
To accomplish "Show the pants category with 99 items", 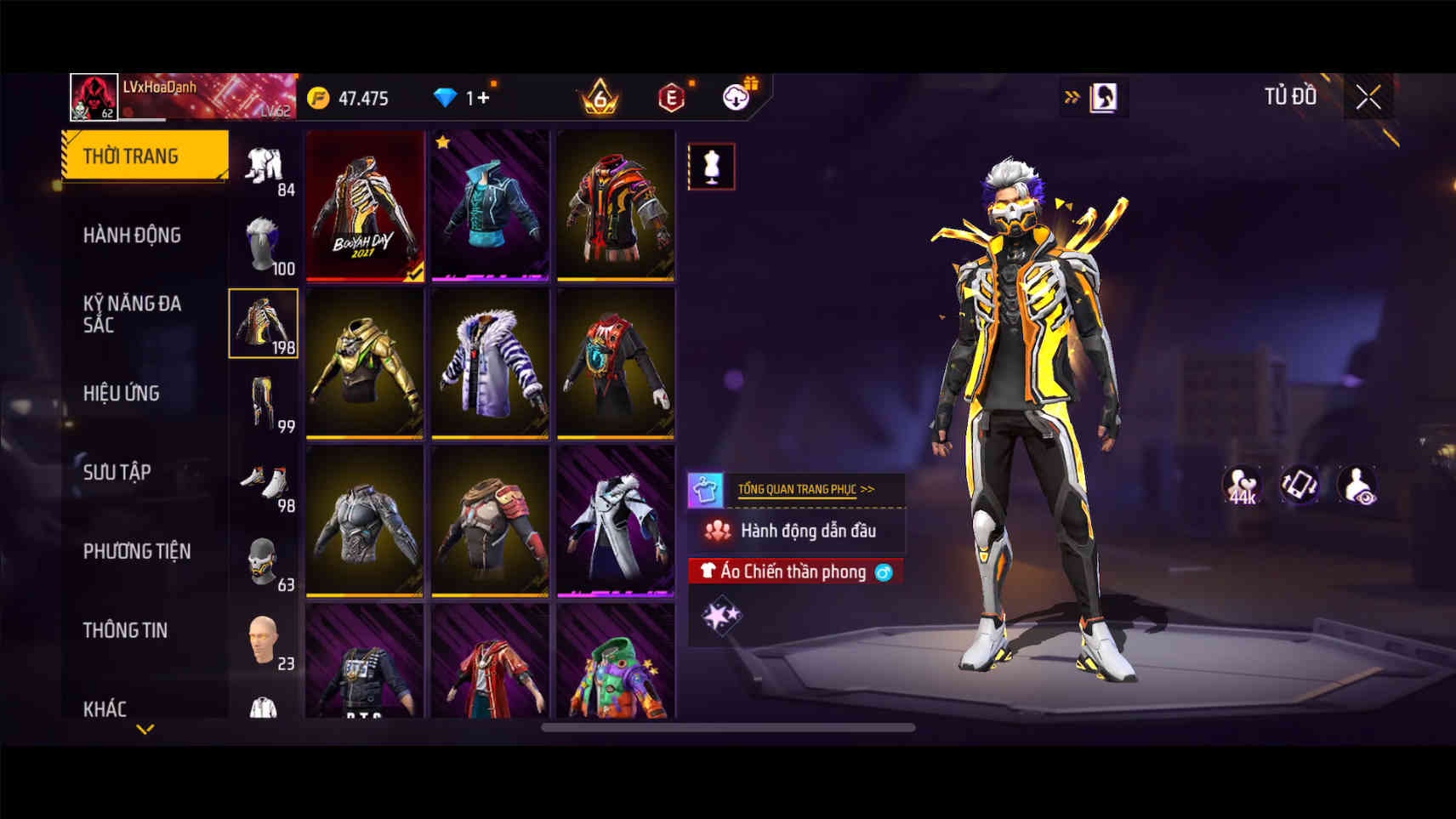I will [x=264, y=402].
